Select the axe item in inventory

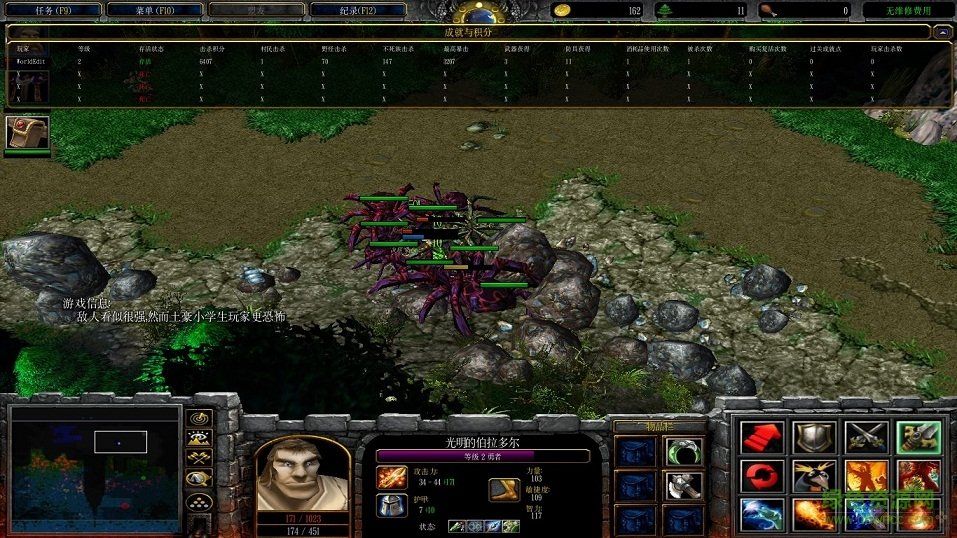pos(683,486)
